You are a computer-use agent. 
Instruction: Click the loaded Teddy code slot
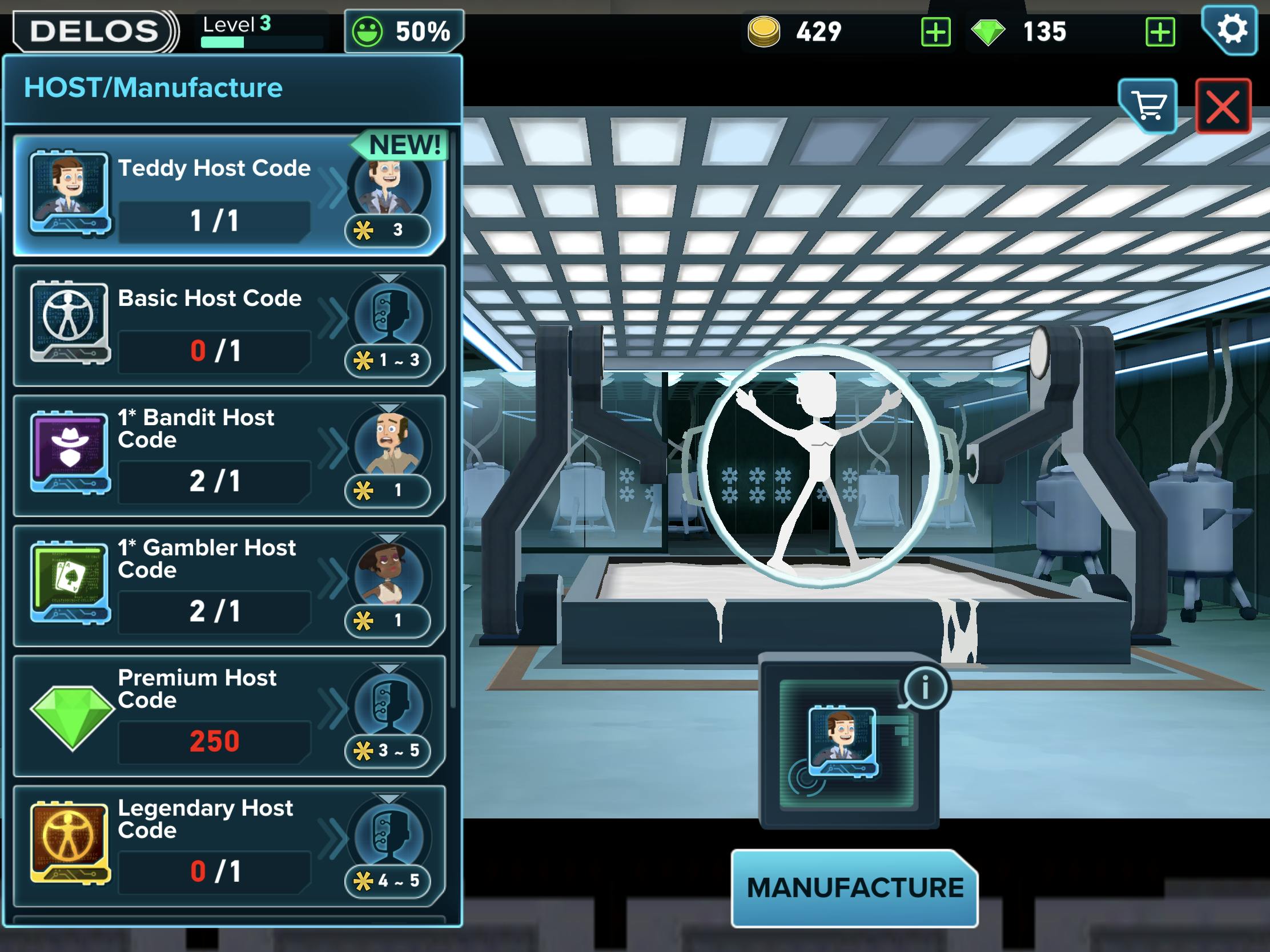(843, 743)
